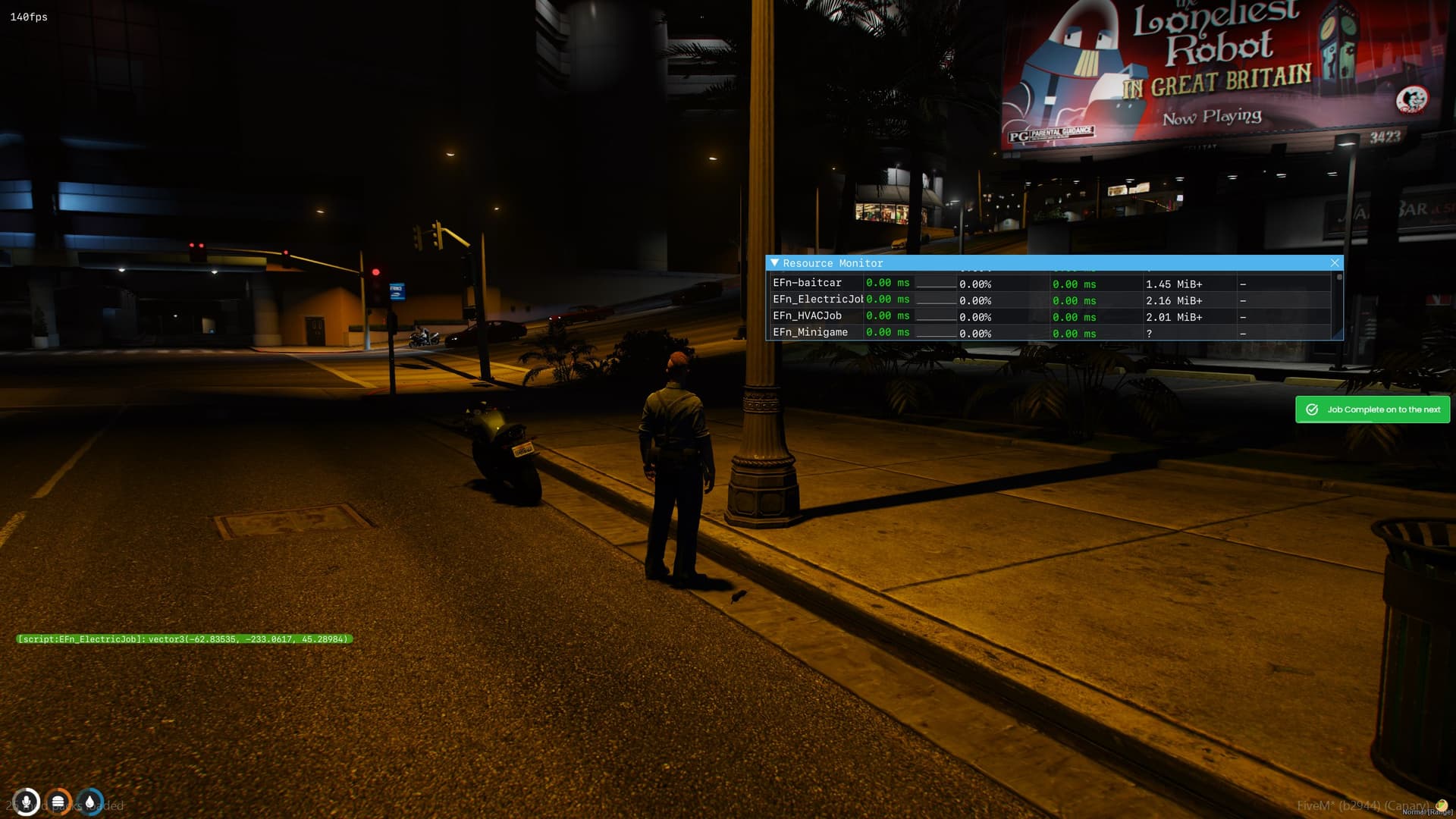1456x819 pixels.
Task: Click the "Resource Monitor" title text
Action: pyautogui.click(x=833, y=263)
